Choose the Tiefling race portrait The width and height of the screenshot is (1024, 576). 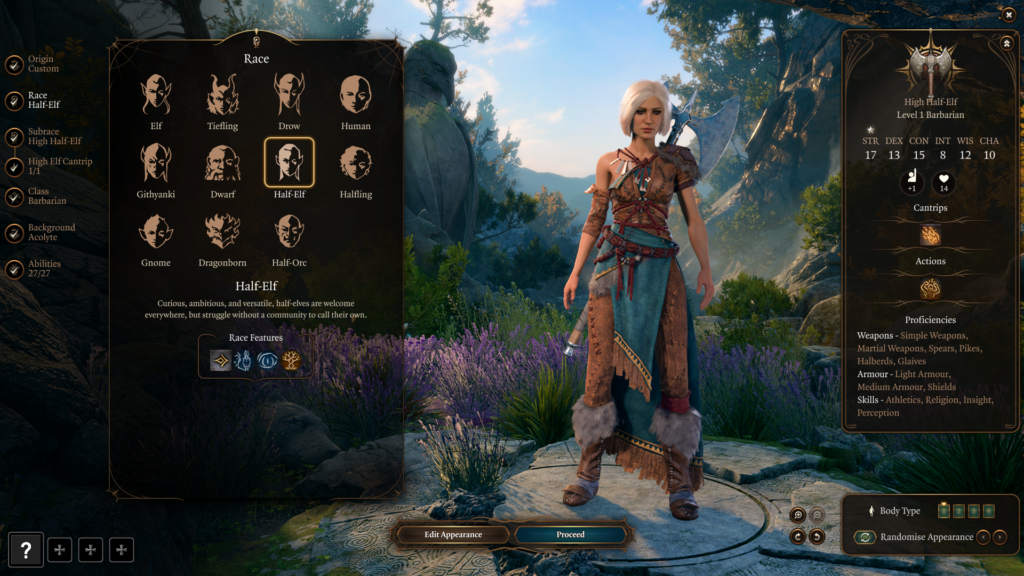[x=222, y=95]
